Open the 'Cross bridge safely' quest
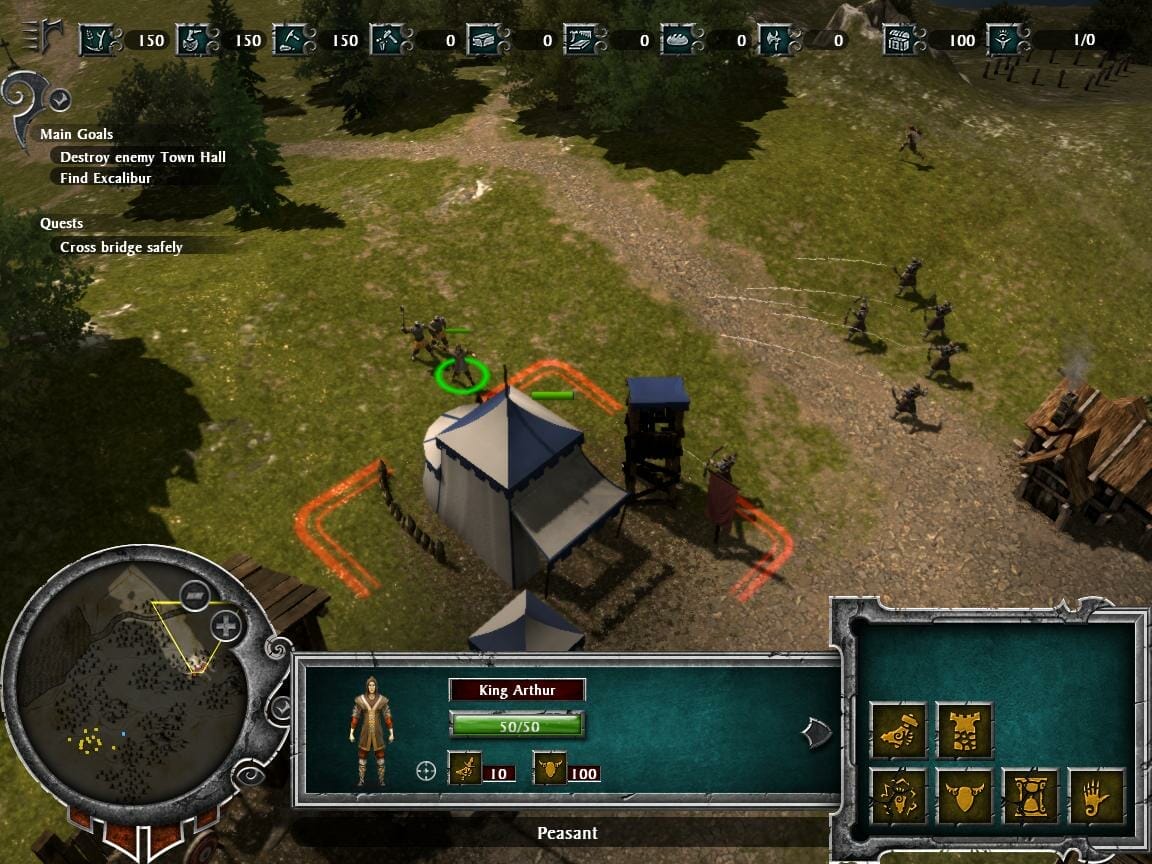This screenshot has height=864, width=1152. pos(121,247)
